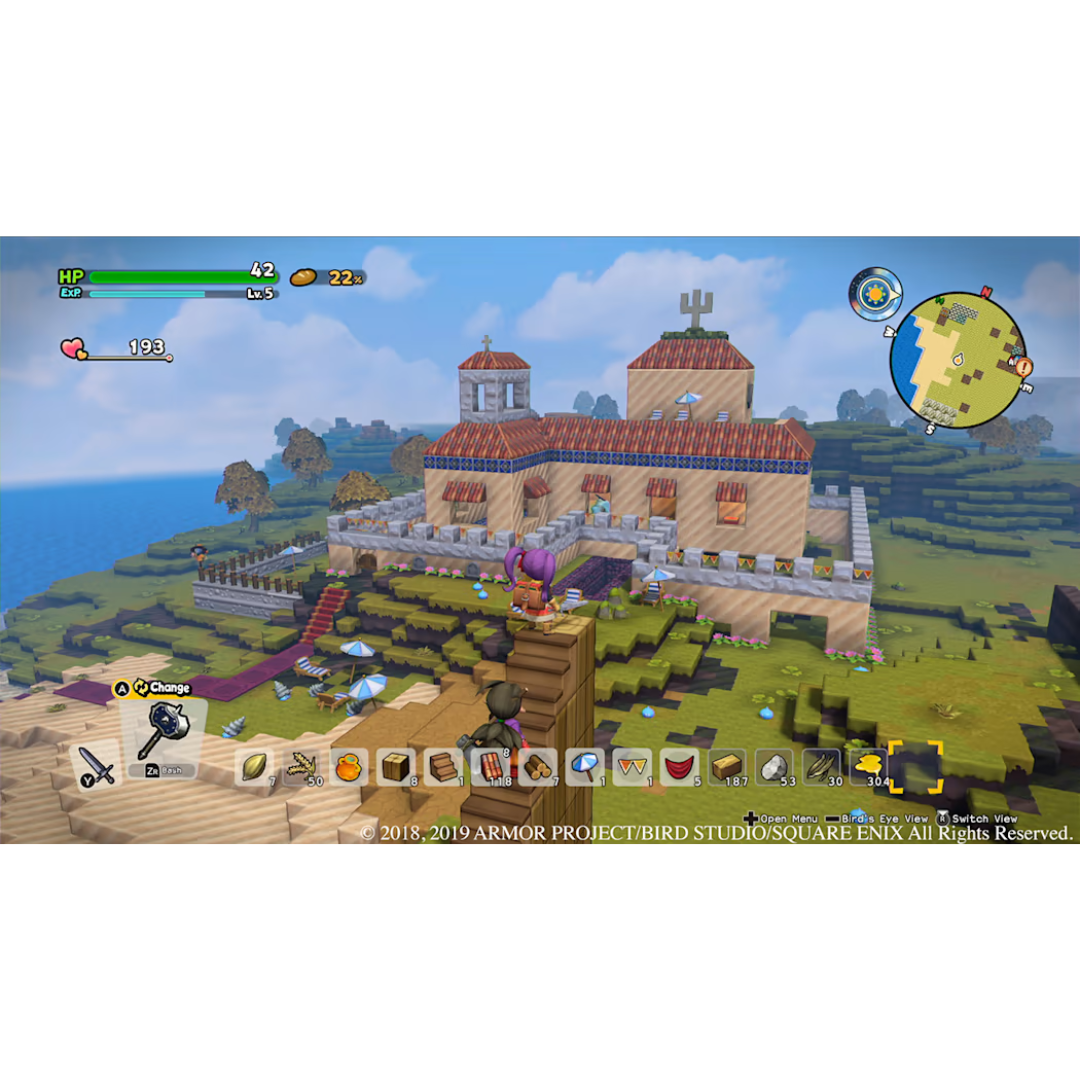This screenshot has width=1080, height=1080.
Task: Click the sun day-night clock icon
Action: 877,294
